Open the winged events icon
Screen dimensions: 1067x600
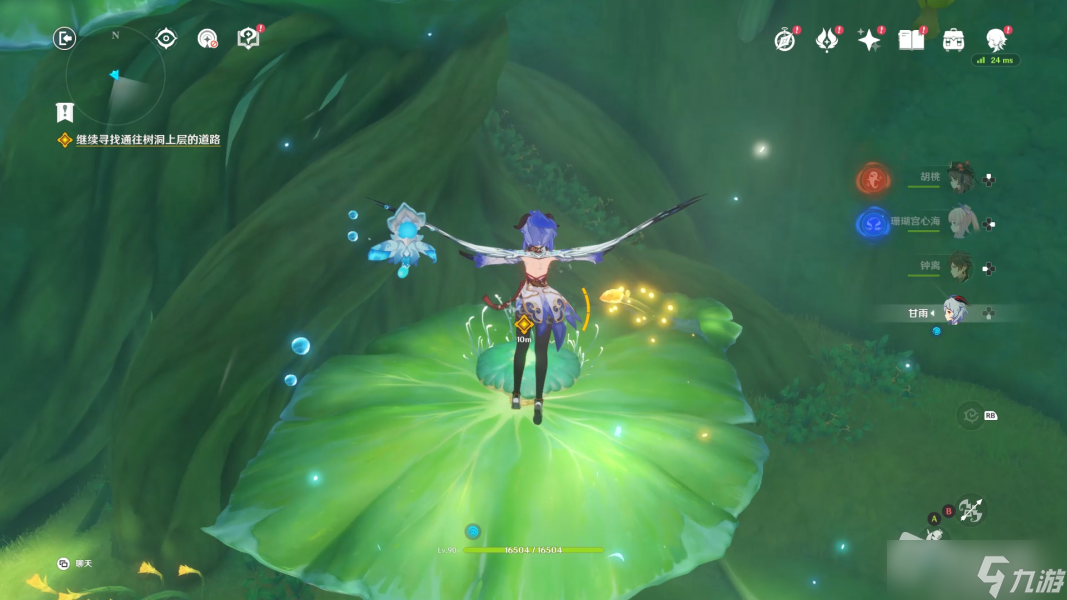827,40
